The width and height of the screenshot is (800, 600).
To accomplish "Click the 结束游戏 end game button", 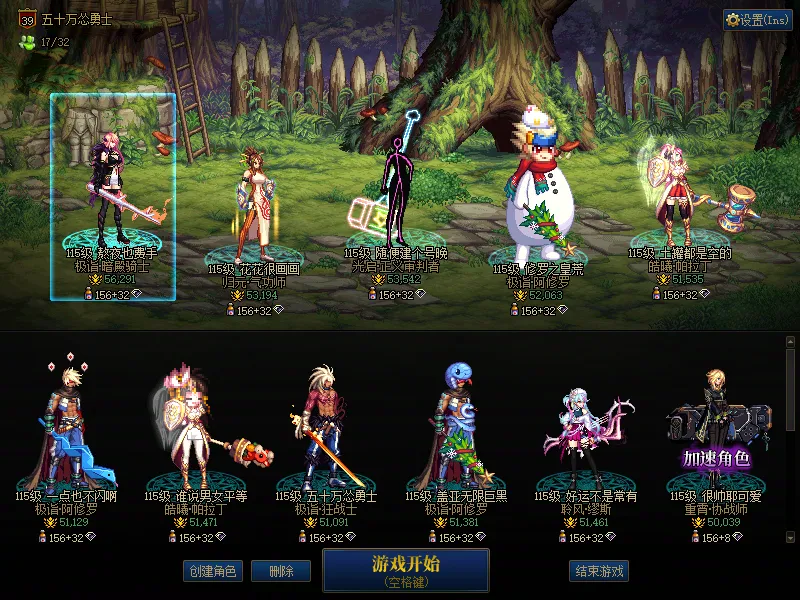I will (x=599, y=571).
